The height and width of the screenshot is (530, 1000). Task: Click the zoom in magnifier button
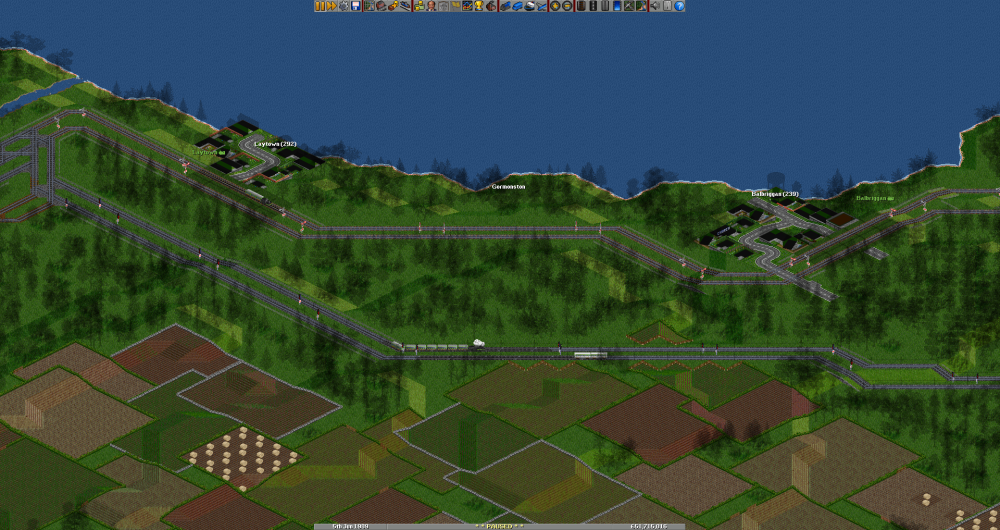[x=555, y=6]
